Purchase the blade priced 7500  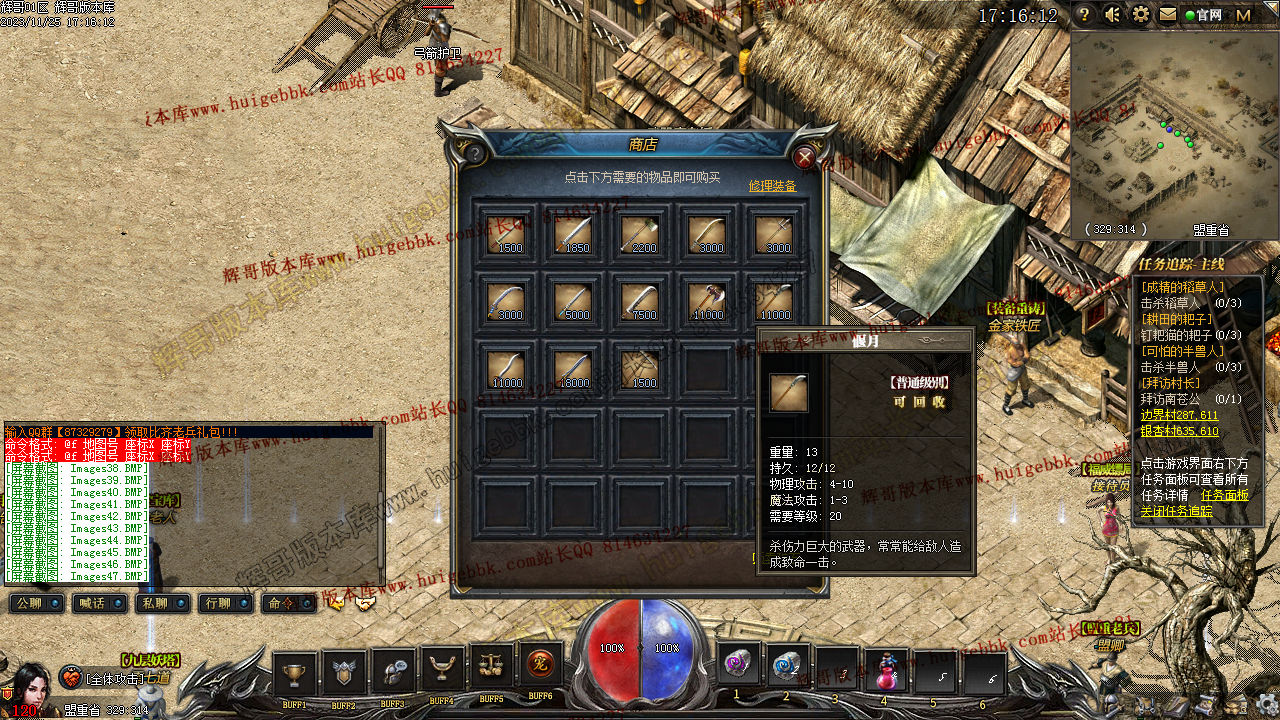[x=641, y=302]
